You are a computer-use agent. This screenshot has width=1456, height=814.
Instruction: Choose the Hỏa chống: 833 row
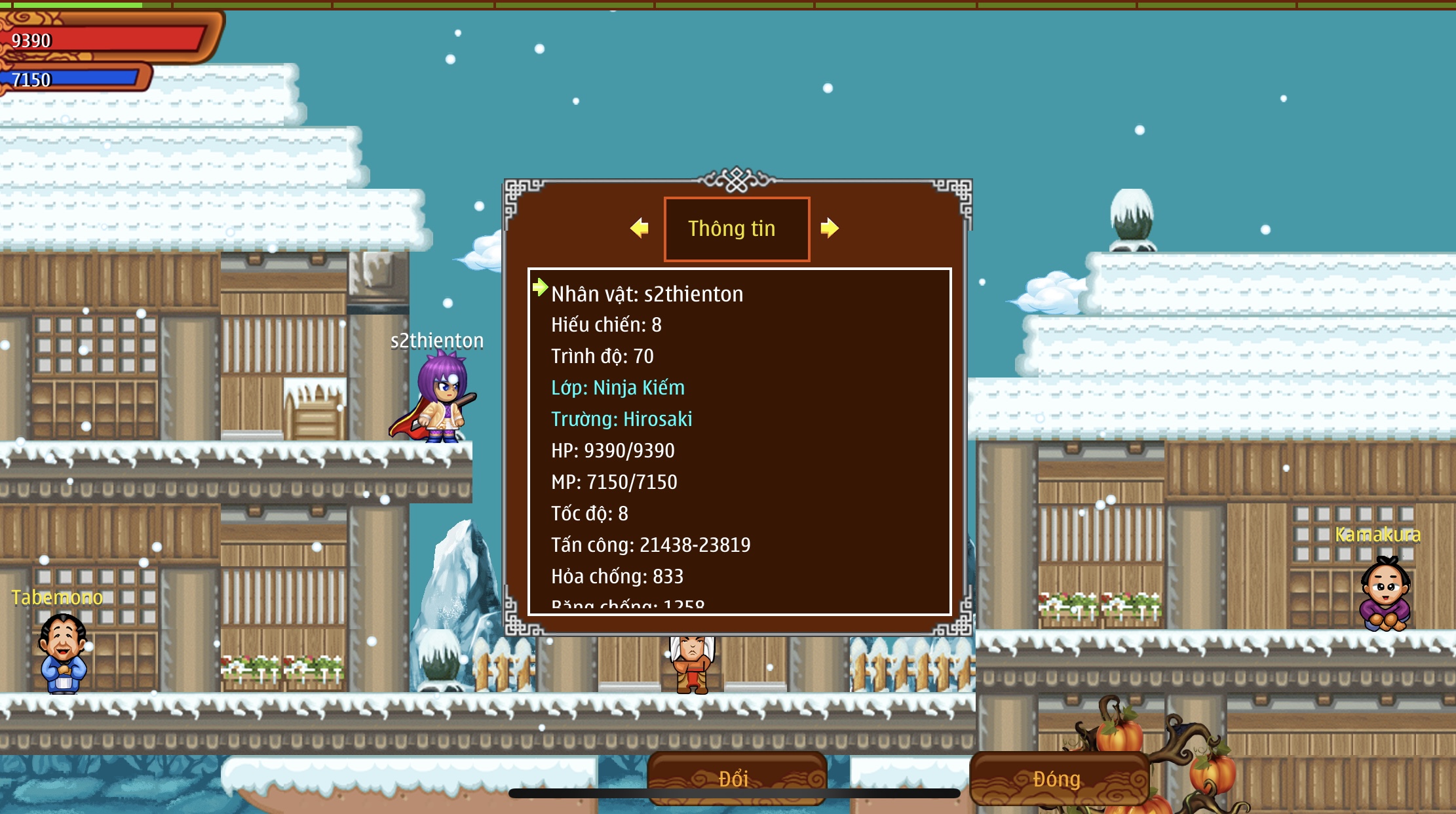coord(617,576)
